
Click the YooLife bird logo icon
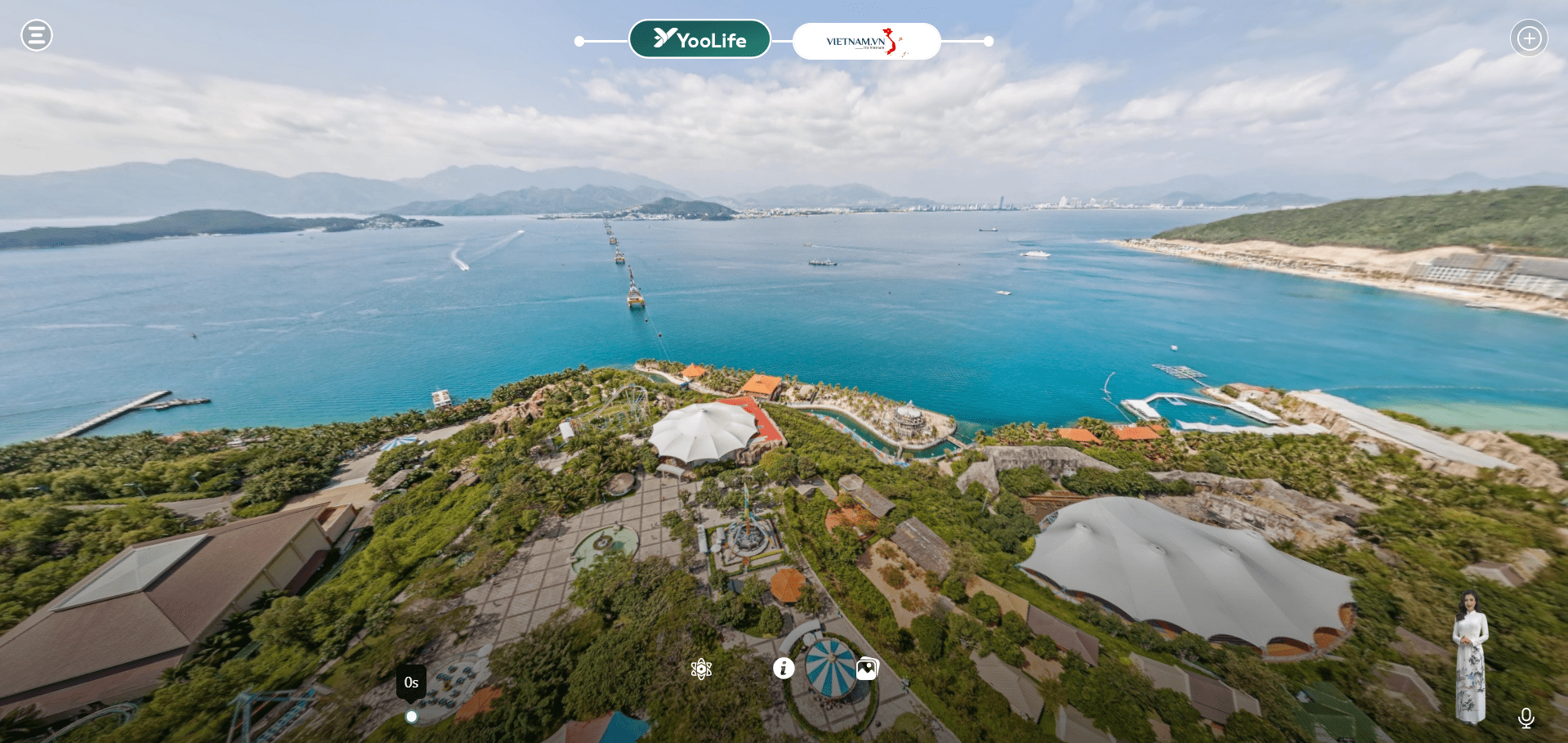click(x=663, y=38)
